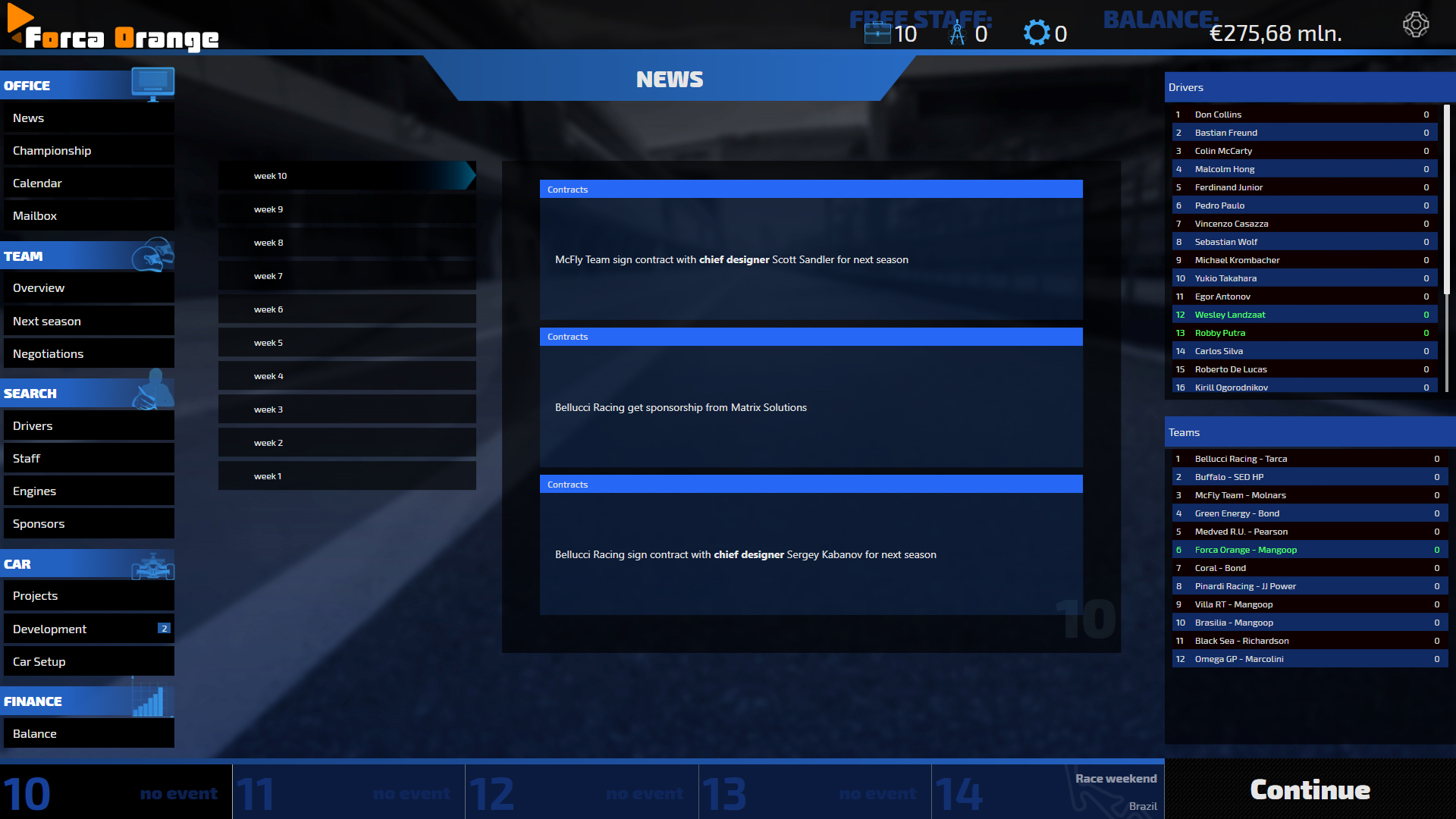
Task: Open the News page in Office
Action: tap(88, 118)
